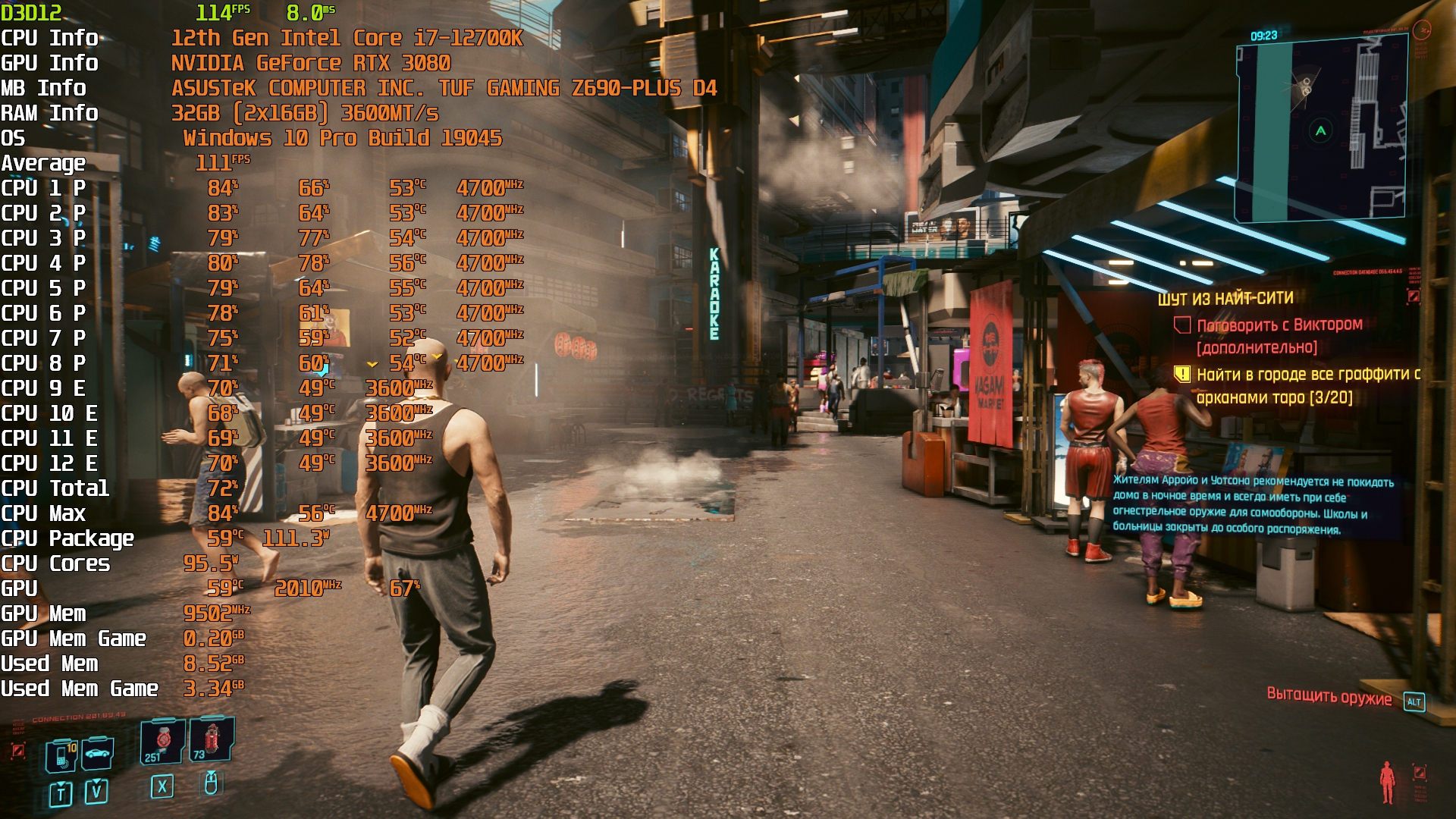
Task: Click the car vehicle-call slot
Action: (x=98, y=753)
